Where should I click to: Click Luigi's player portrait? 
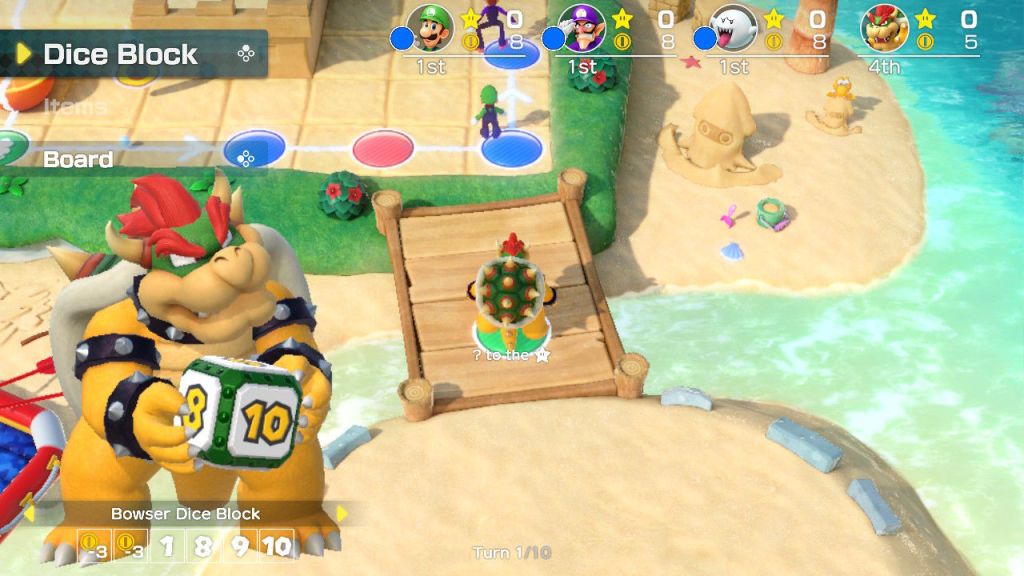430,28
